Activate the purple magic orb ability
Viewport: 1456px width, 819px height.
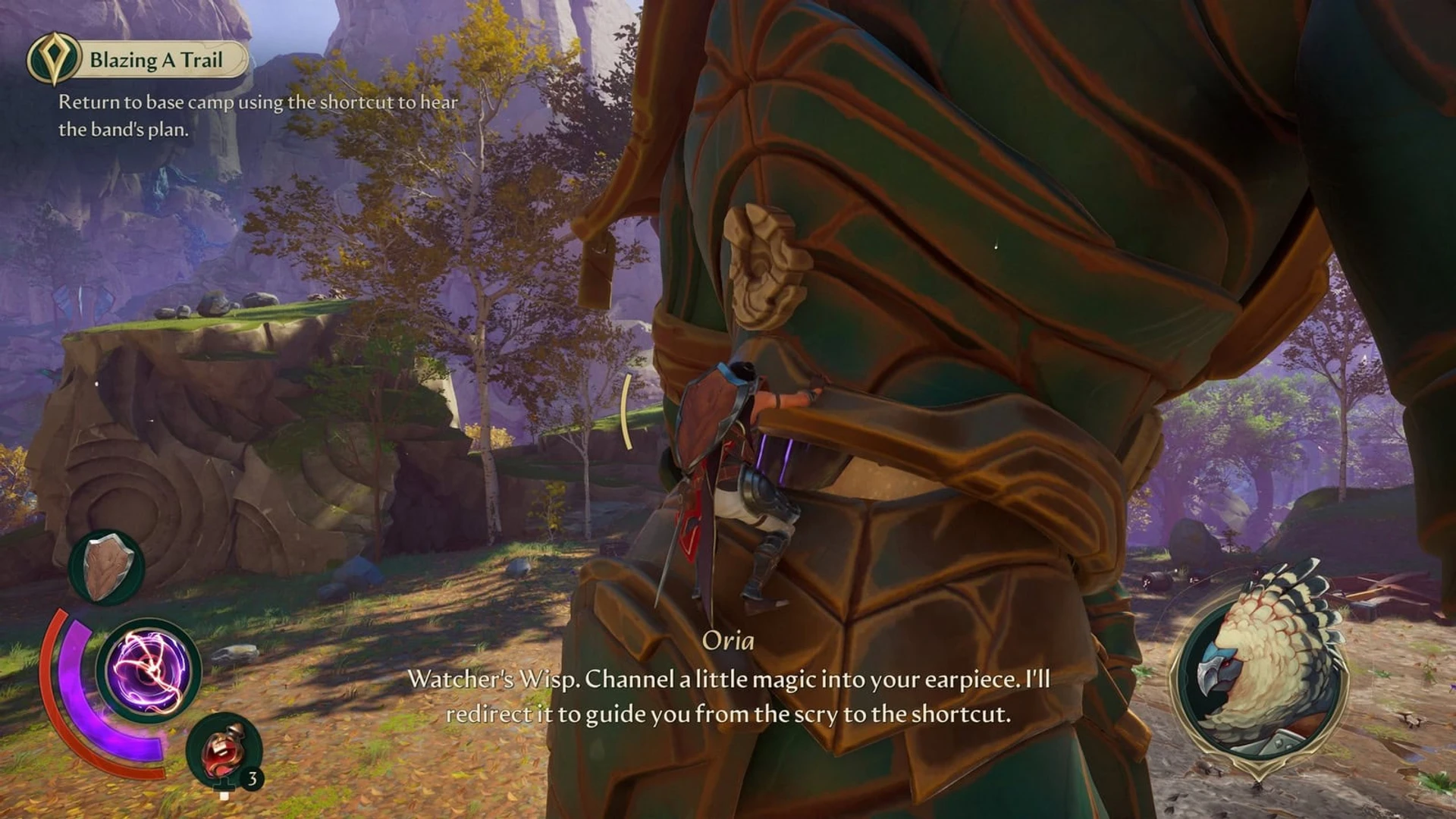coord(149,670)
